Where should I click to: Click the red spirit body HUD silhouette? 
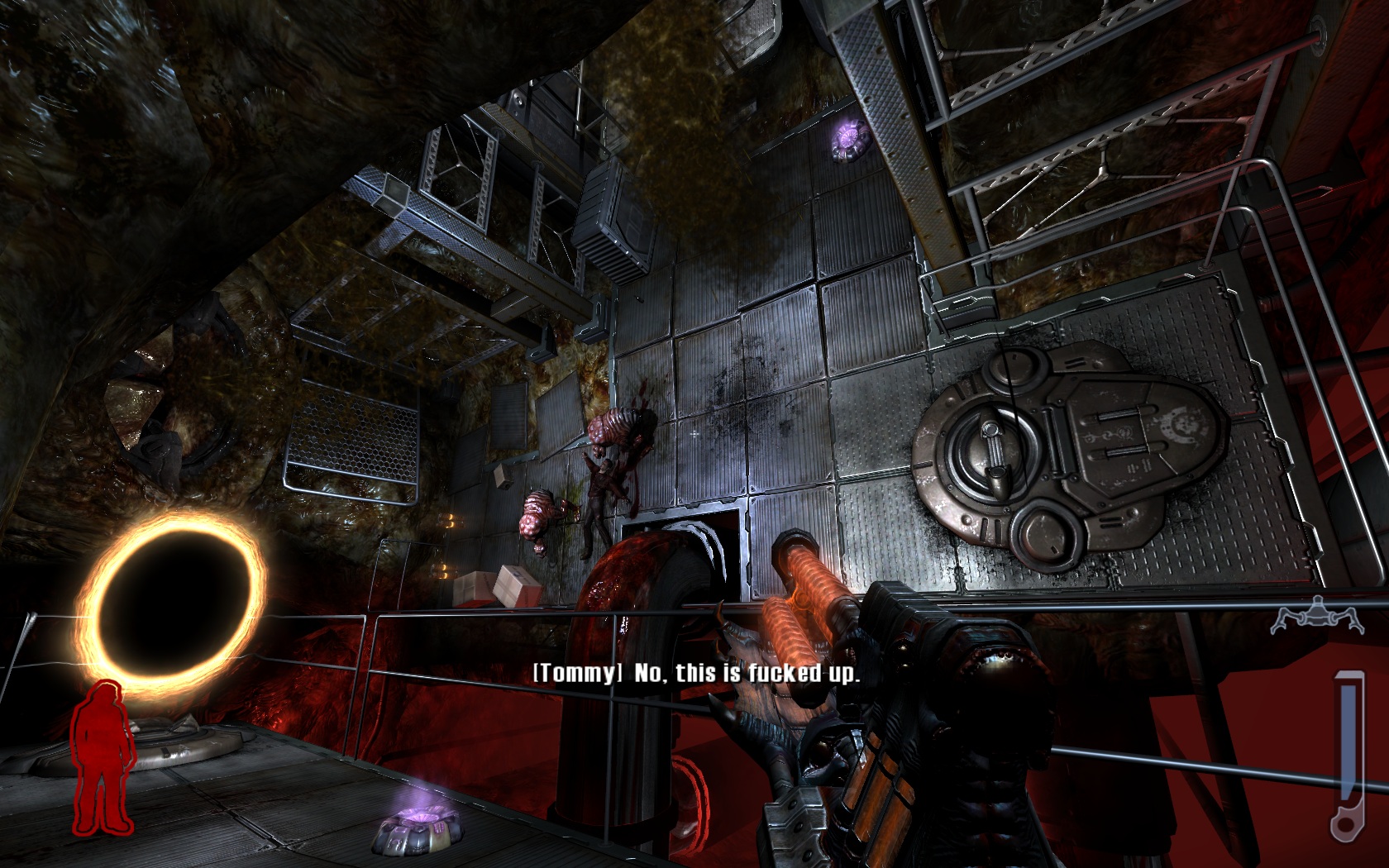(105, 761)
